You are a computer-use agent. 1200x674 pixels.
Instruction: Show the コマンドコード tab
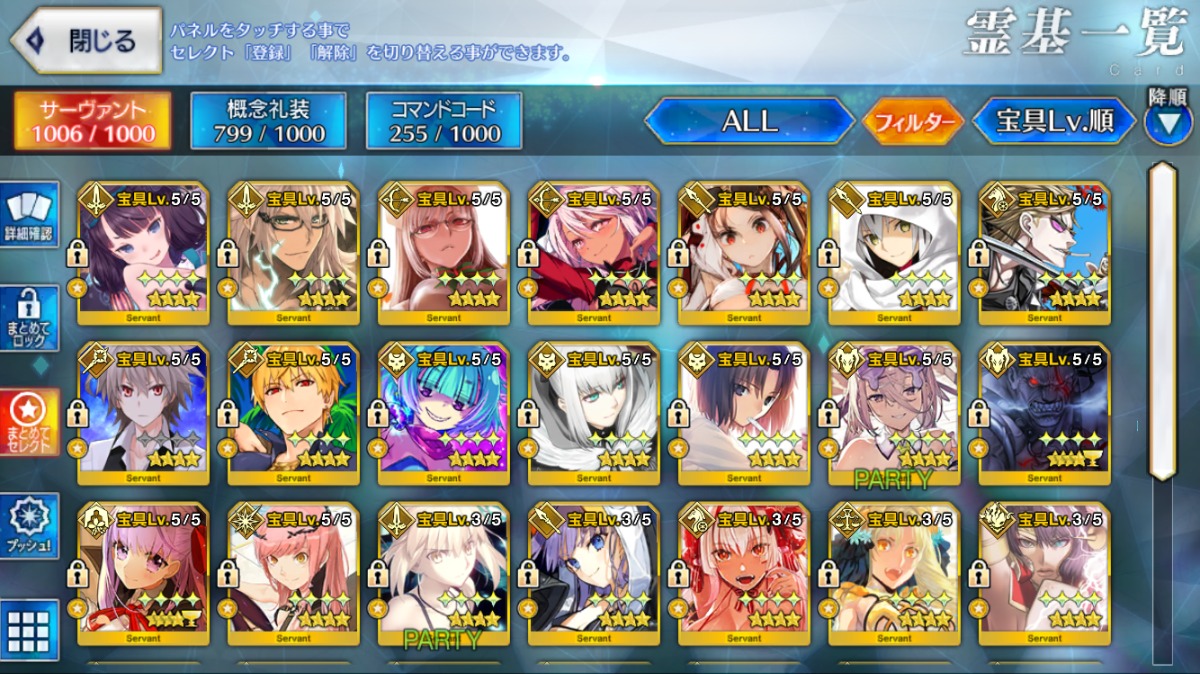pyautogui.click(x=444, y=122)
